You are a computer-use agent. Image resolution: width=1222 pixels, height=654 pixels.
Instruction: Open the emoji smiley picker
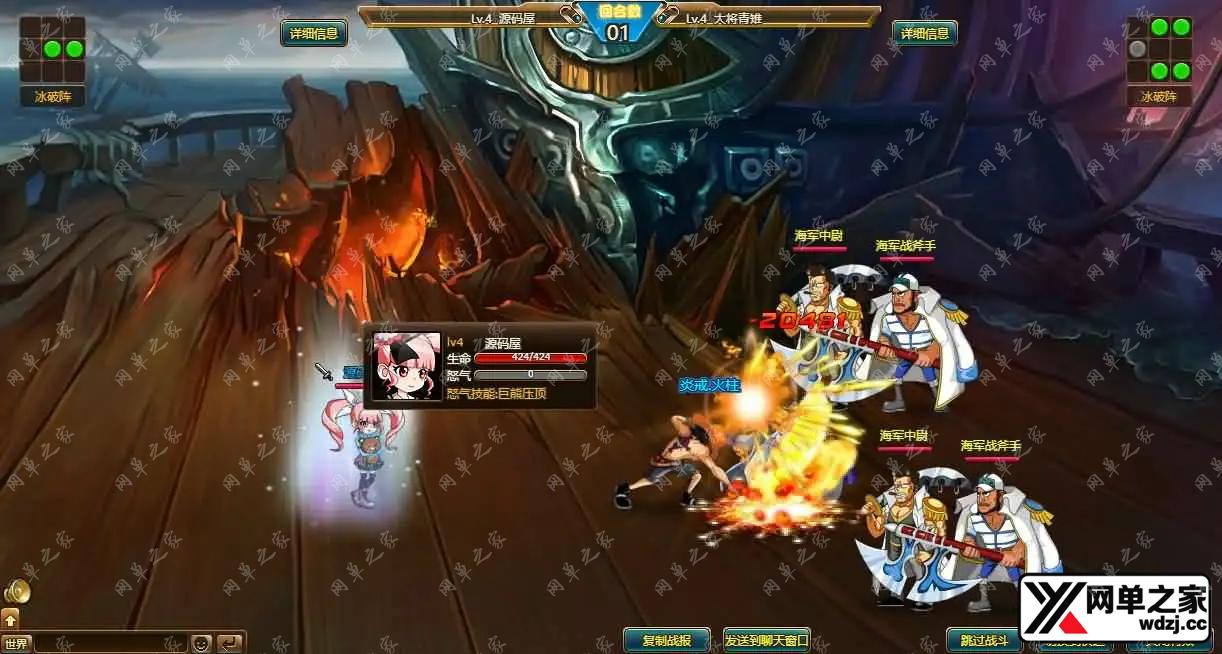(201, 643)
